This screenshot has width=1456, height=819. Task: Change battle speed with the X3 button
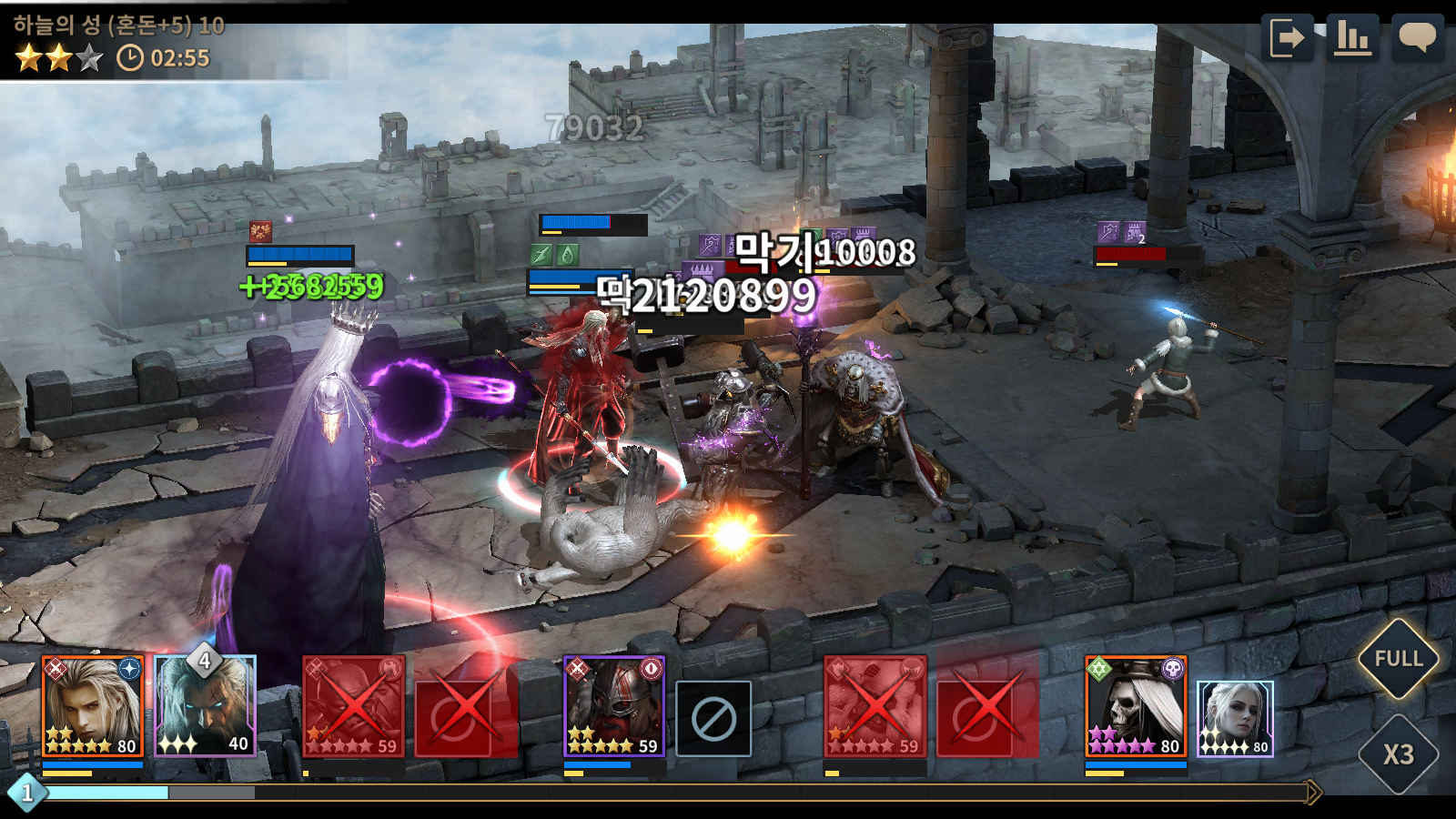pyautogui.click(x=1398, y=754)
